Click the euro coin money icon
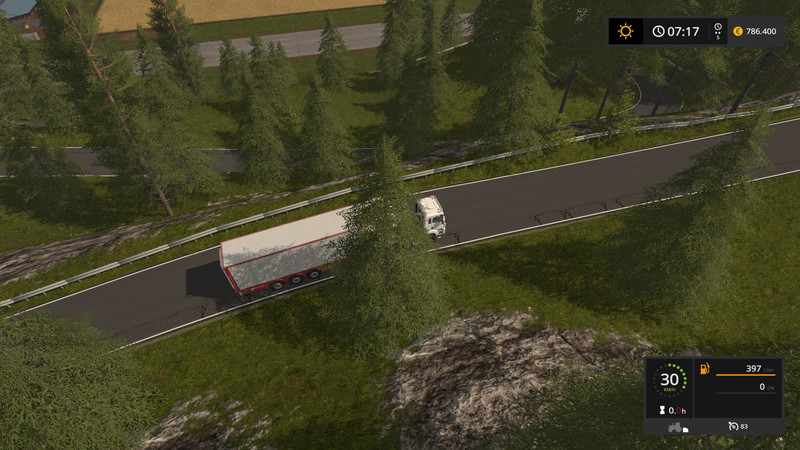 tap(737, 31)
